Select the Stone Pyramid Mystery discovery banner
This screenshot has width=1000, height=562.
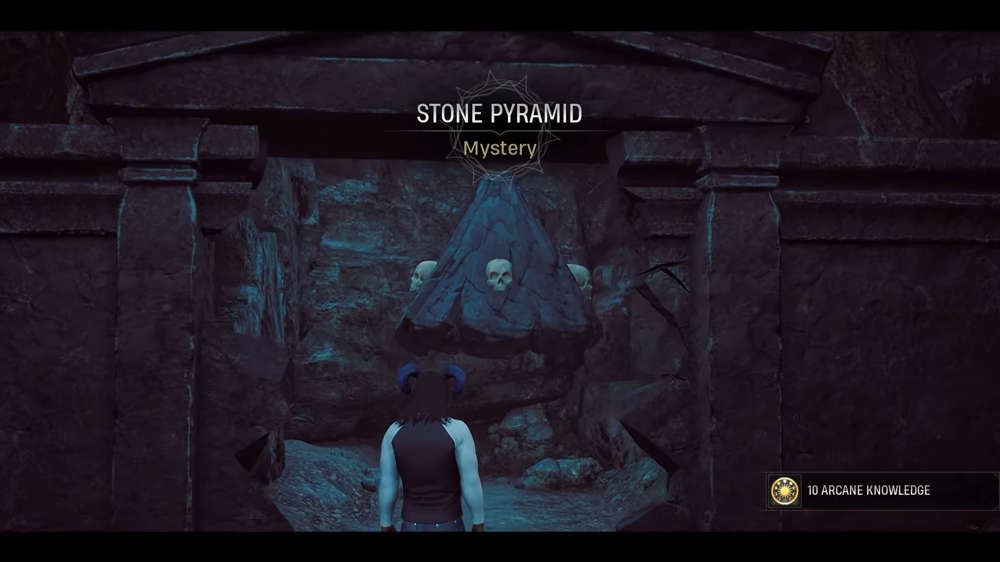pos(499,130)
